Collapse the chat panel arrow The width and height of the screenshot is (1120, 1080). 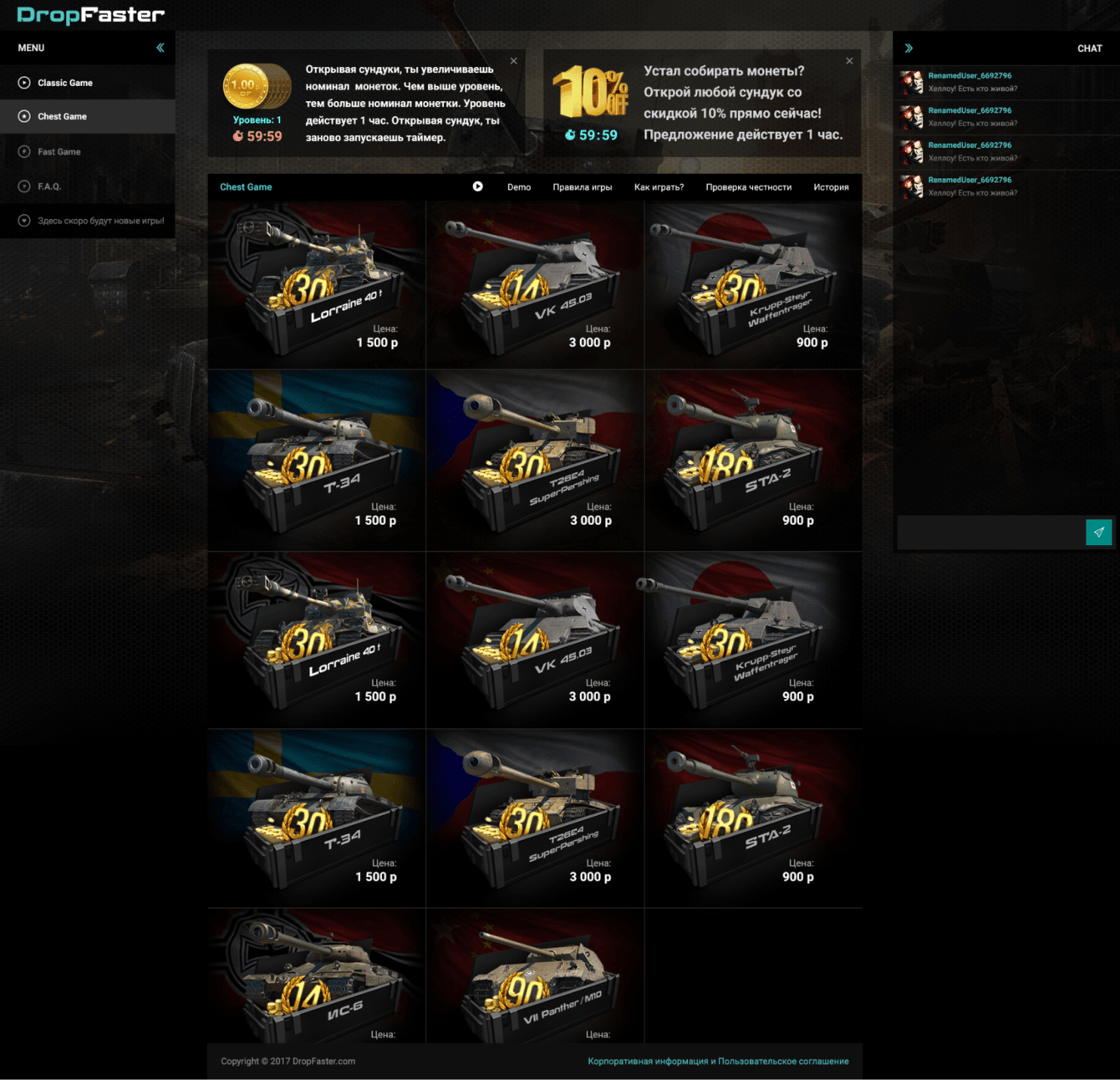[909, 48]
